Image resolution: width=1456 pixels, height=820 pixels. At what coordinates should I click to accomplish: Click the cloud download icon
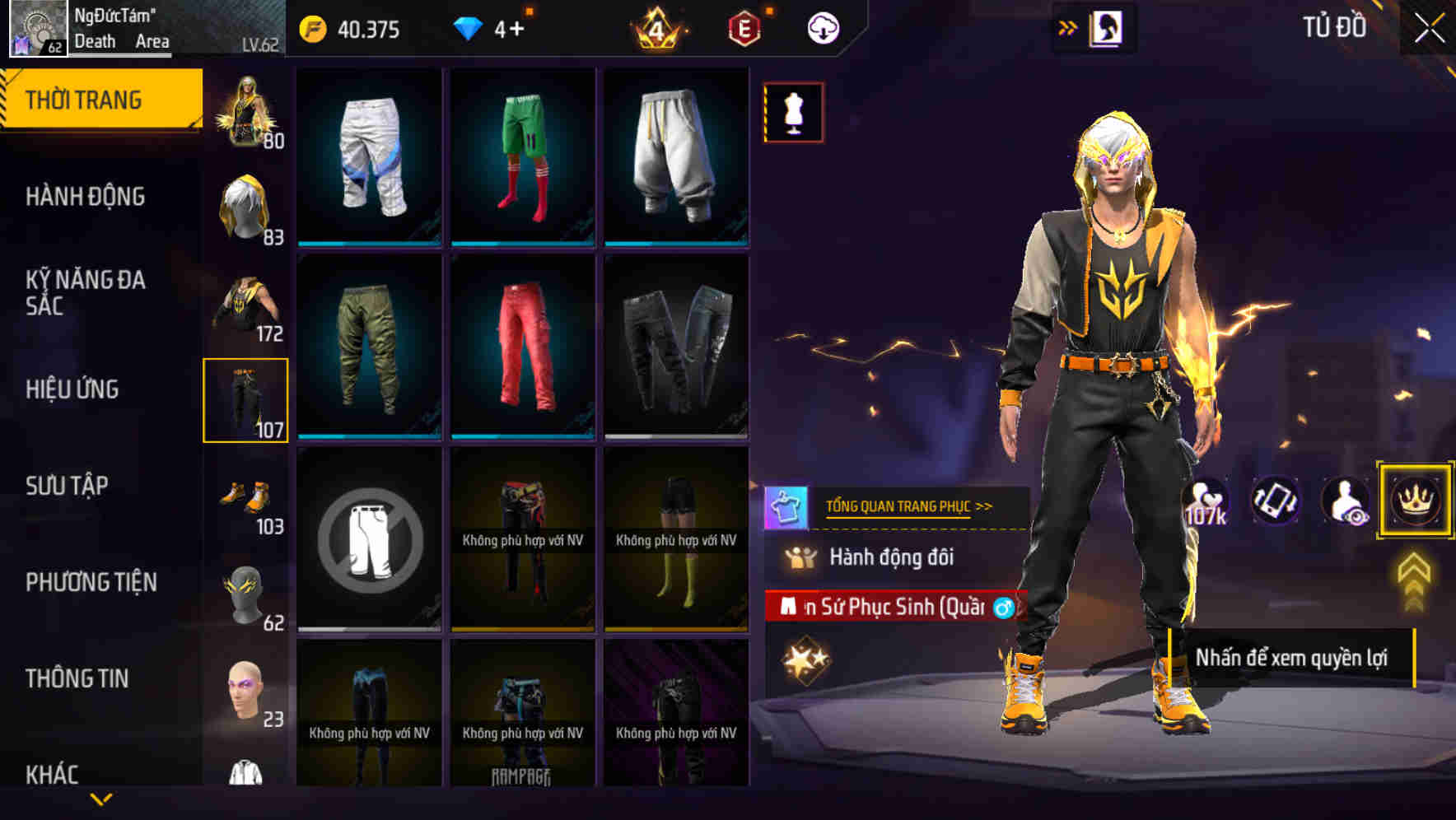[821, 27]
